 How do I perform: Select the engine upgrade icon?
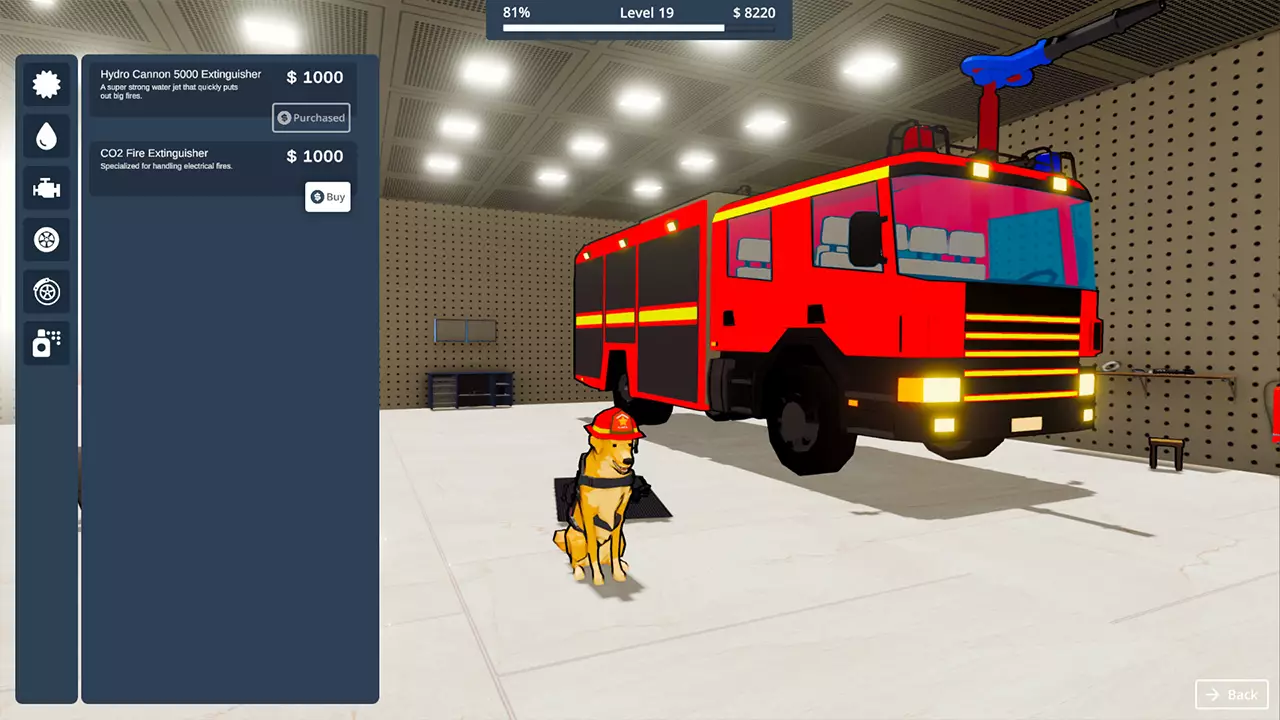(46, 188)
